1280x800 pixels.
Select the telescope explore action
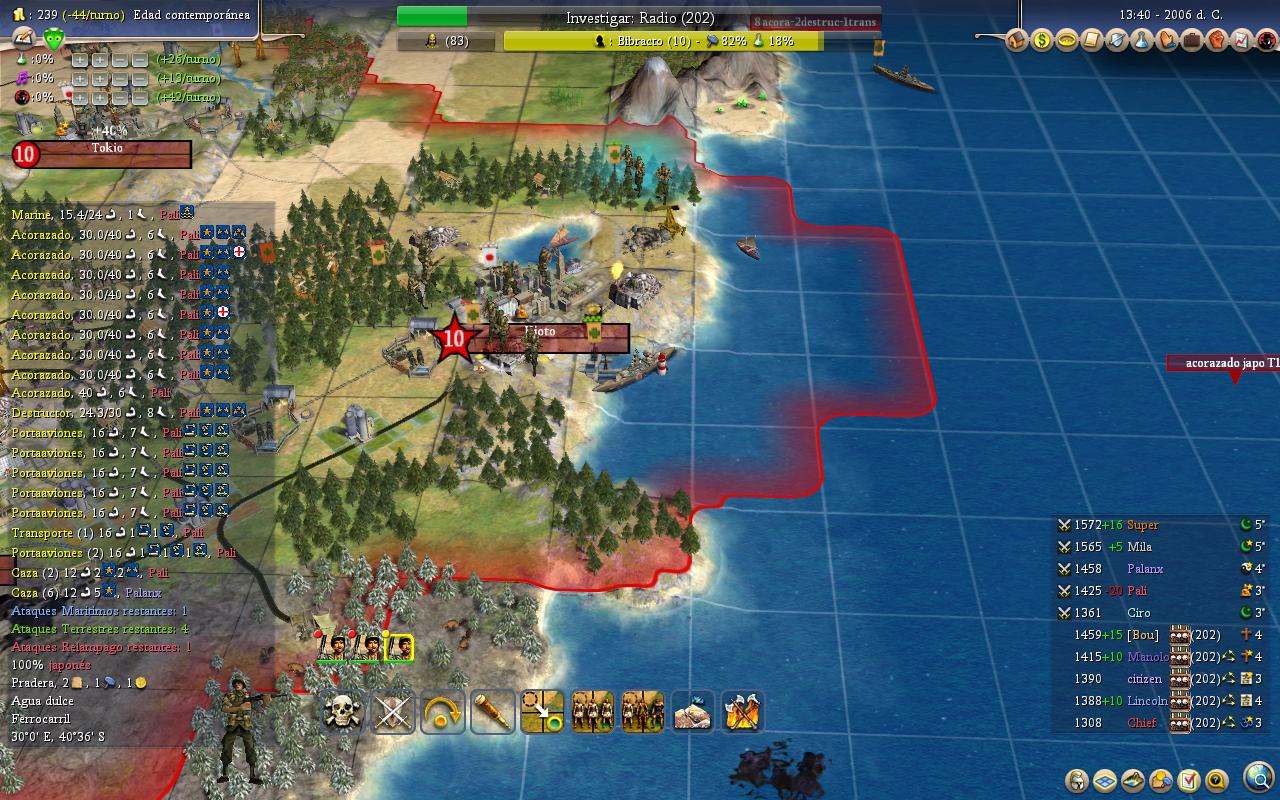pyautogui.click(x=492, y=712)
